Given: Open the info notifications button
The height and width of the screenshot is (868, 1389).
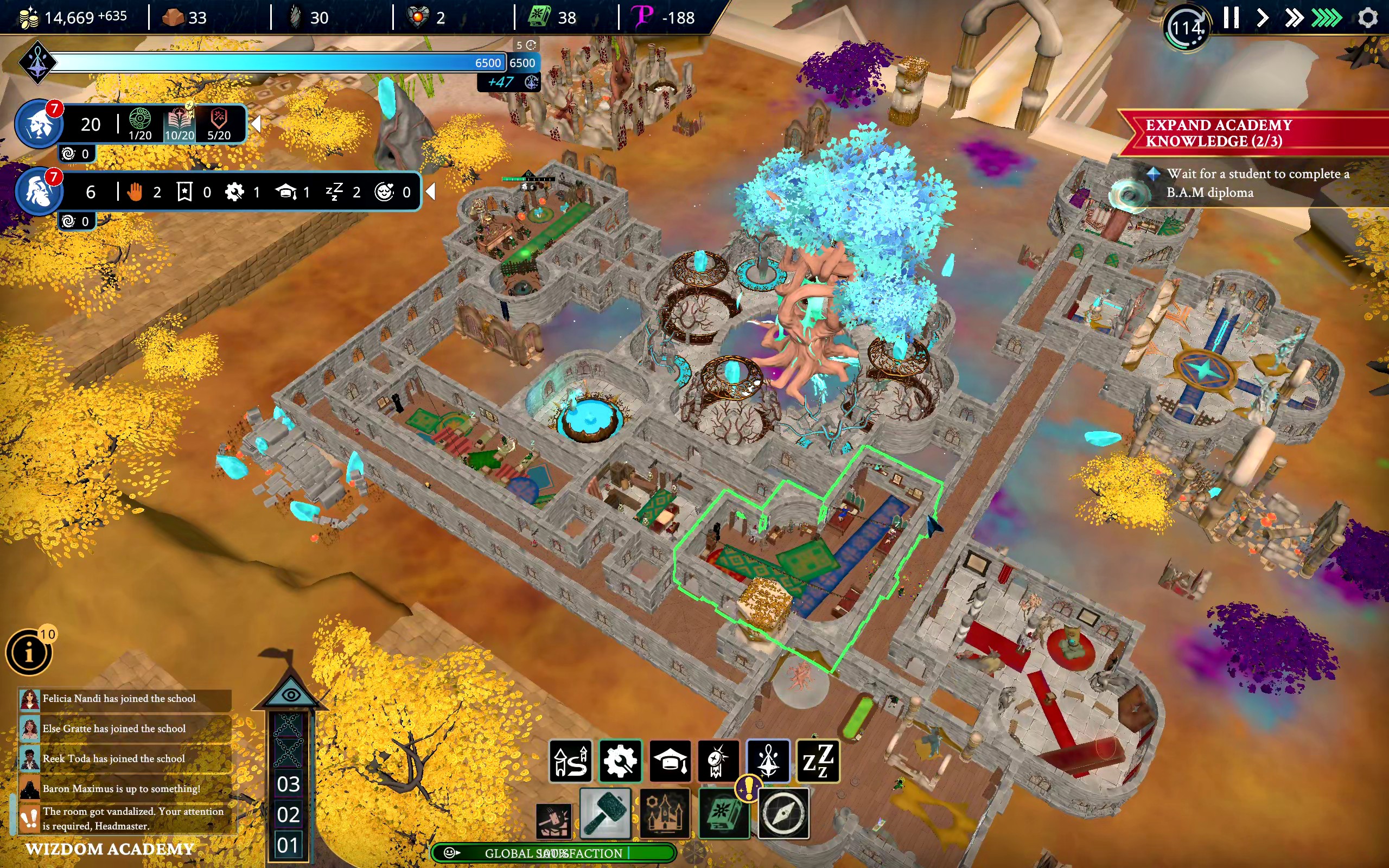Looking at the screenshot, I should click(29, 653).
